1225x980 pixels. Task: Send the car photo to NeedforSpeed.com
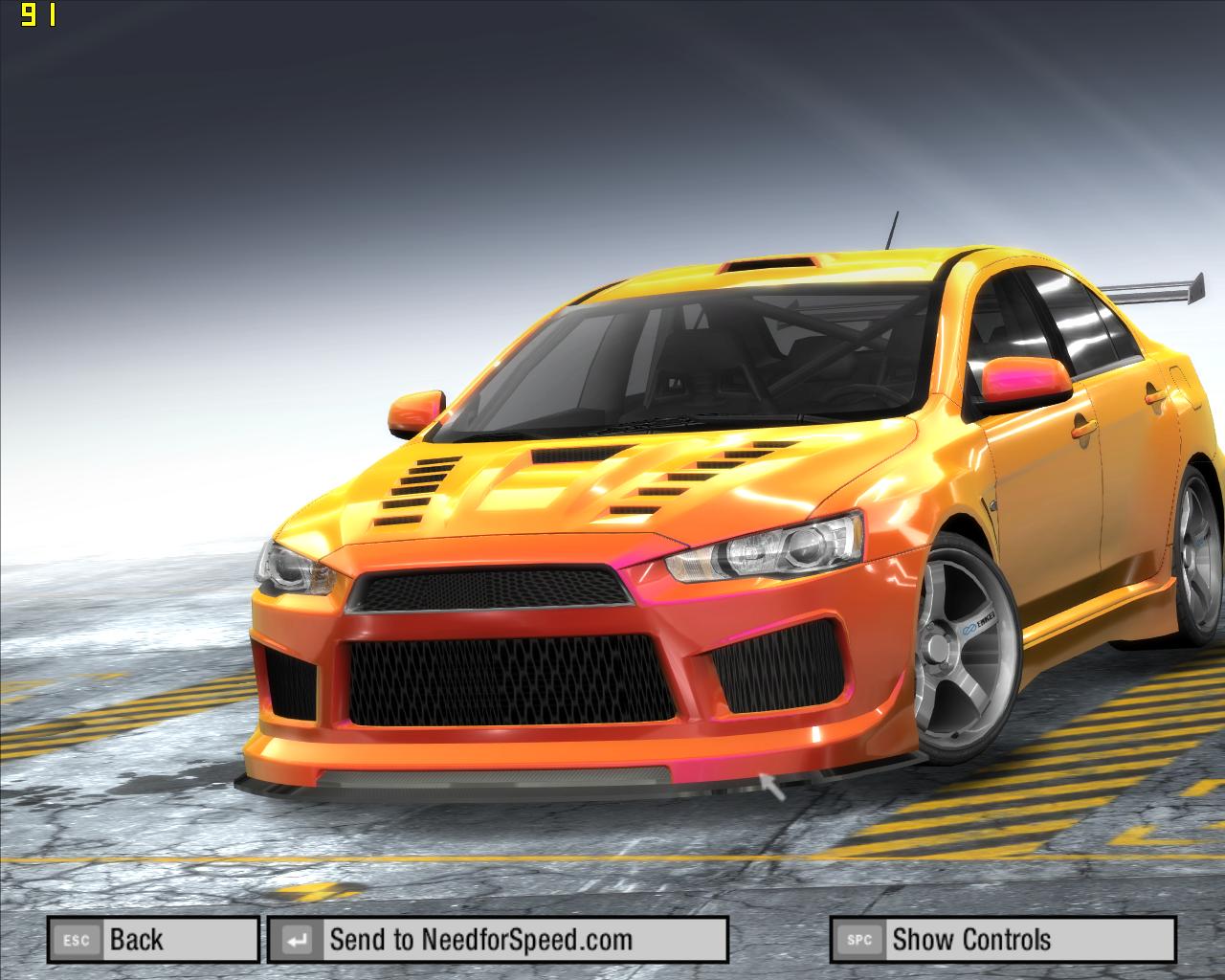click(498, 940)
